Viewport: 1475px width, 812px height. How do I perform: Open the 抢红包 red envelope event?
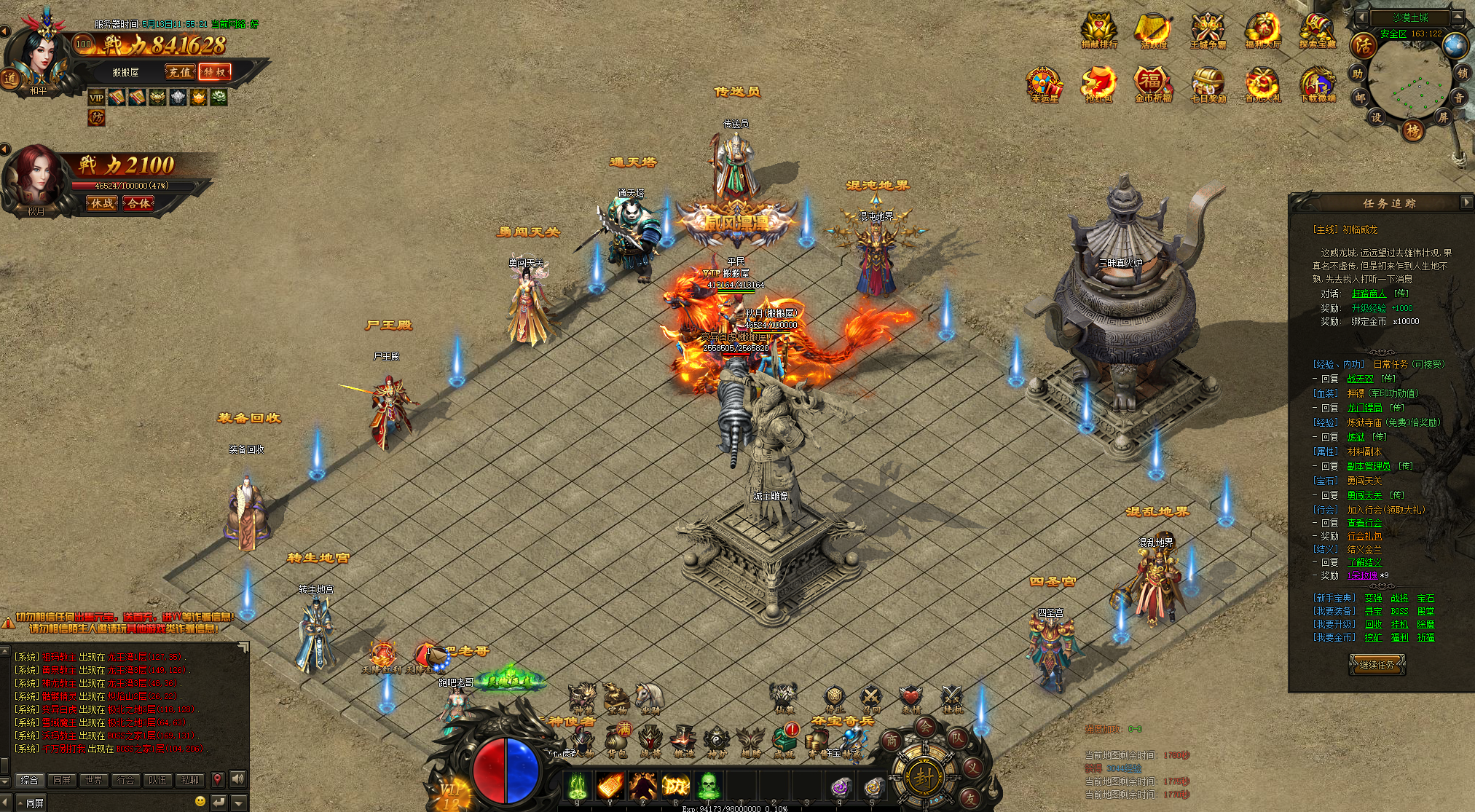click(x=1098, y=85)
